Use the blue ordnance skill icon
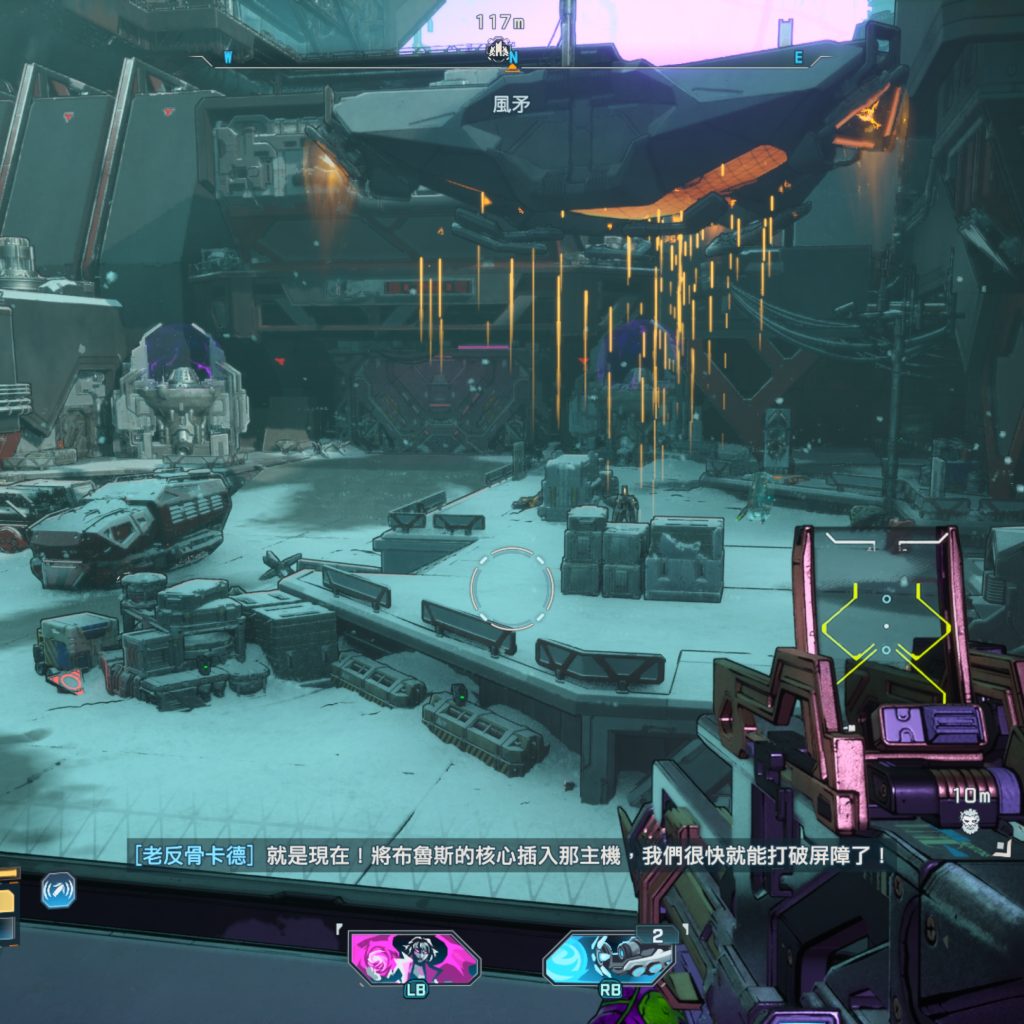 tap(608, 960)
